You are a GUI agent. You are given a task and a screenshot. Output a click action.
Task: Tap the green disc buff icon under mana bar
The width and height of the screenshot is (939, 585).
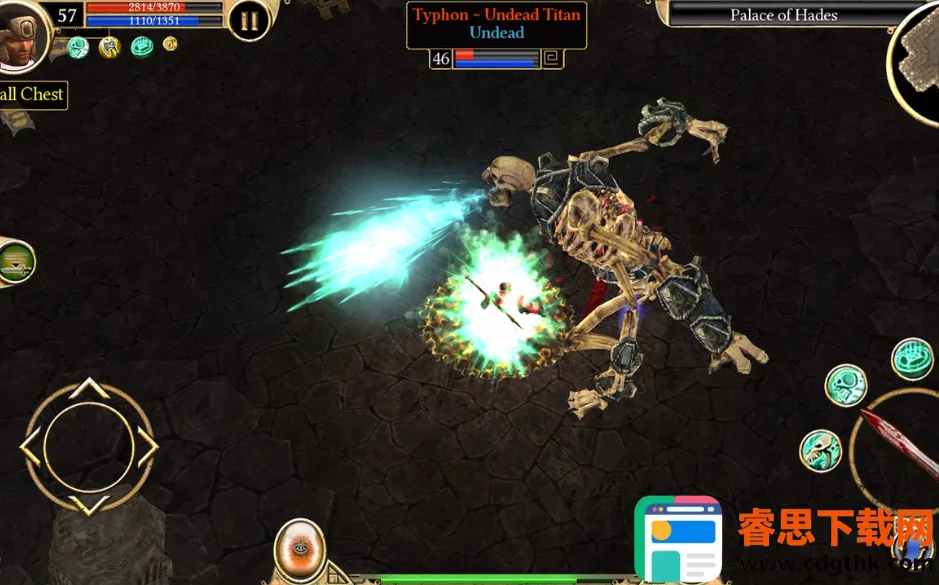coord(142,46)
